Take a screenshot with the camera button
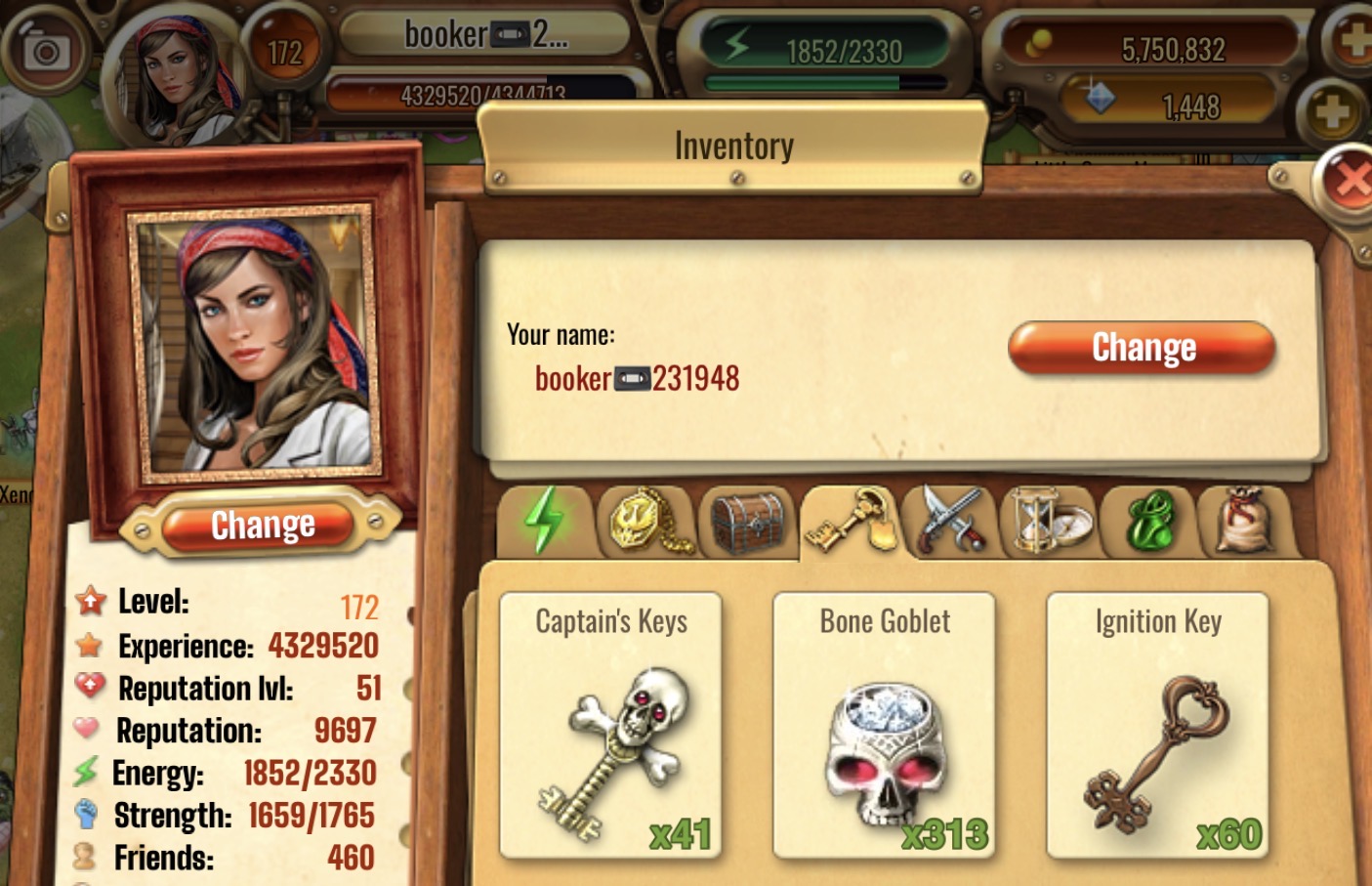Image resolution: width=1372 pixels, height=886 pixels. coord(45,50)
